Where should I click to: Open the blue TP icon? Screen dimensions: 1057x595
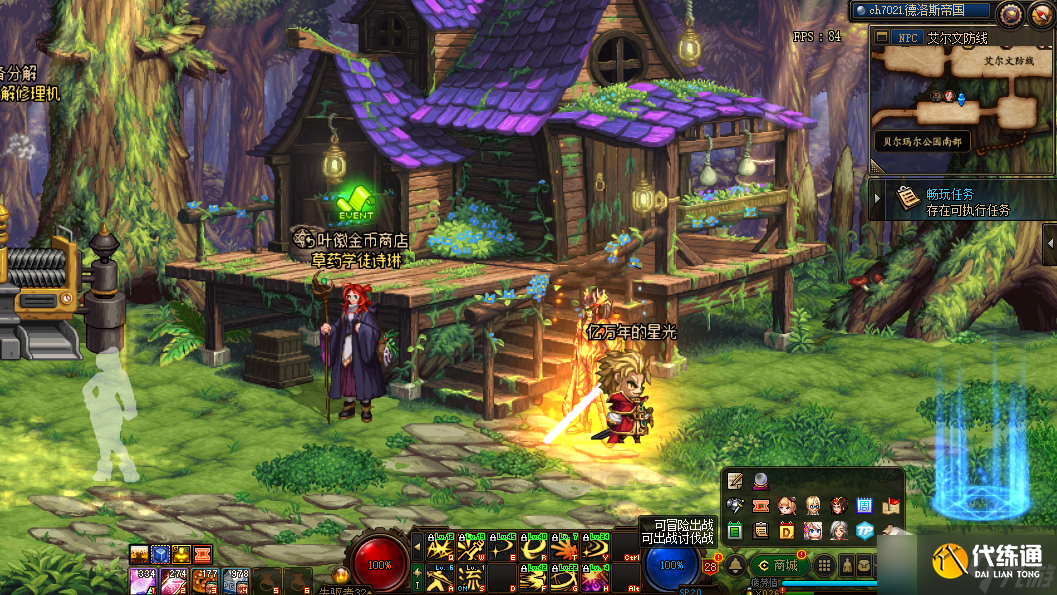click(x=865, y=530)
